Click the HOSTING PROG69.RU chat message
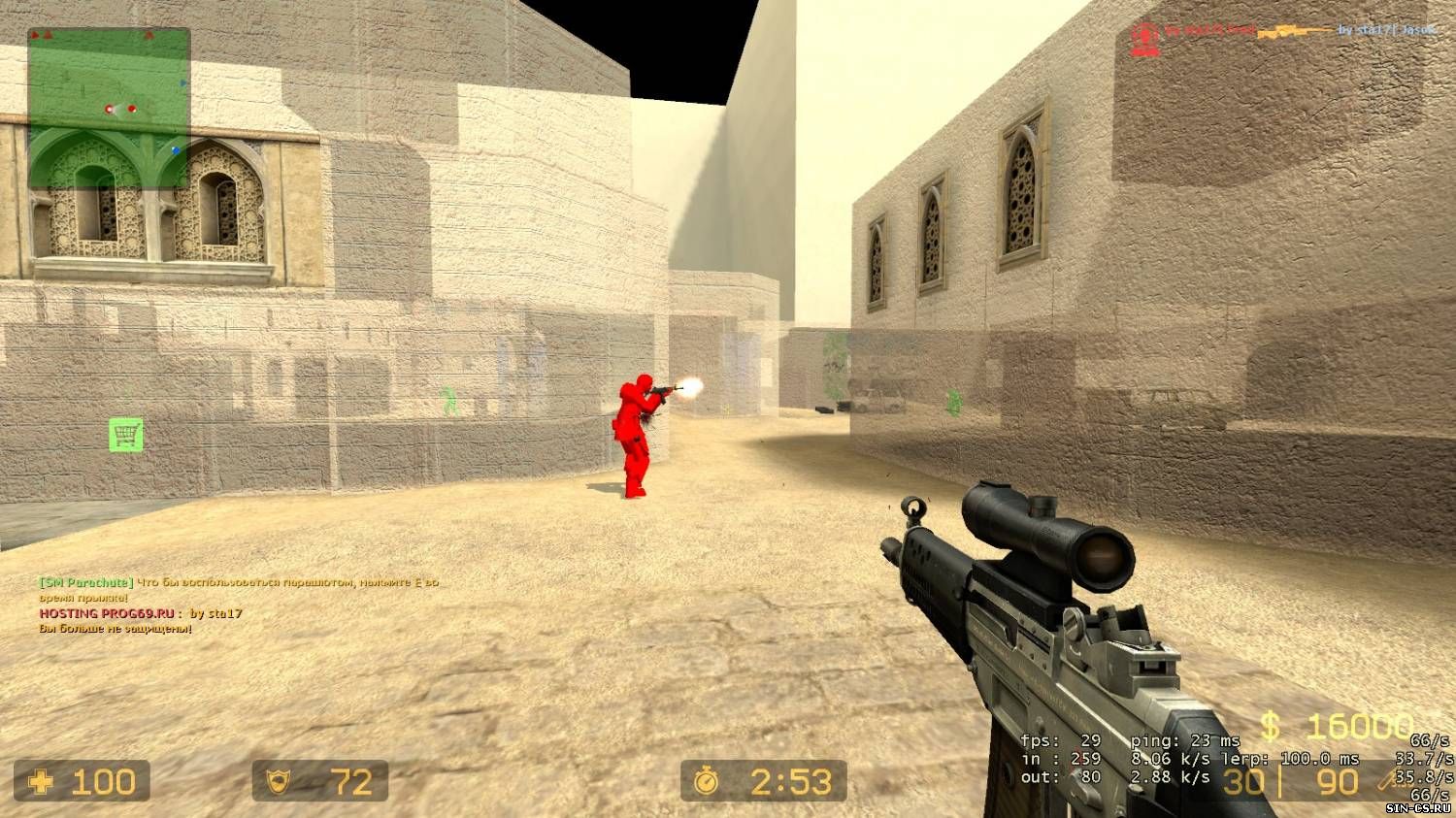1456x818 pixels. 141,613
